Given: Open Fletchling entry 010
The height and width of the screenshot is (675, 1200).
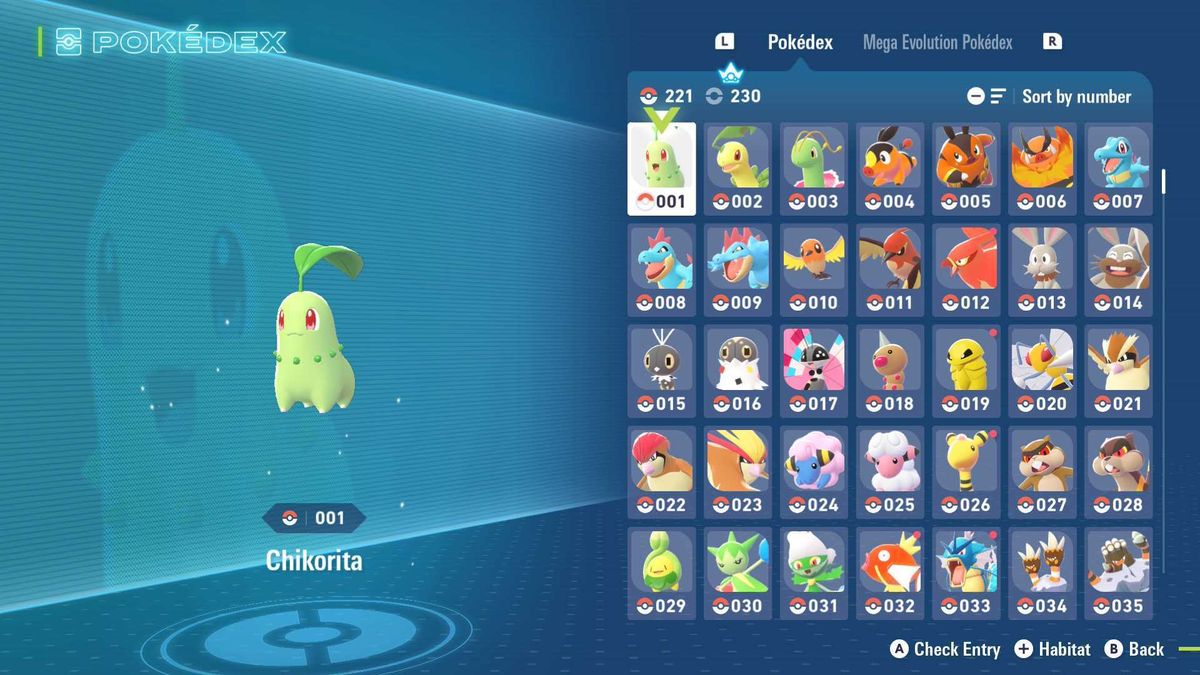Looking at the screenshot, I should coord(814,269).
